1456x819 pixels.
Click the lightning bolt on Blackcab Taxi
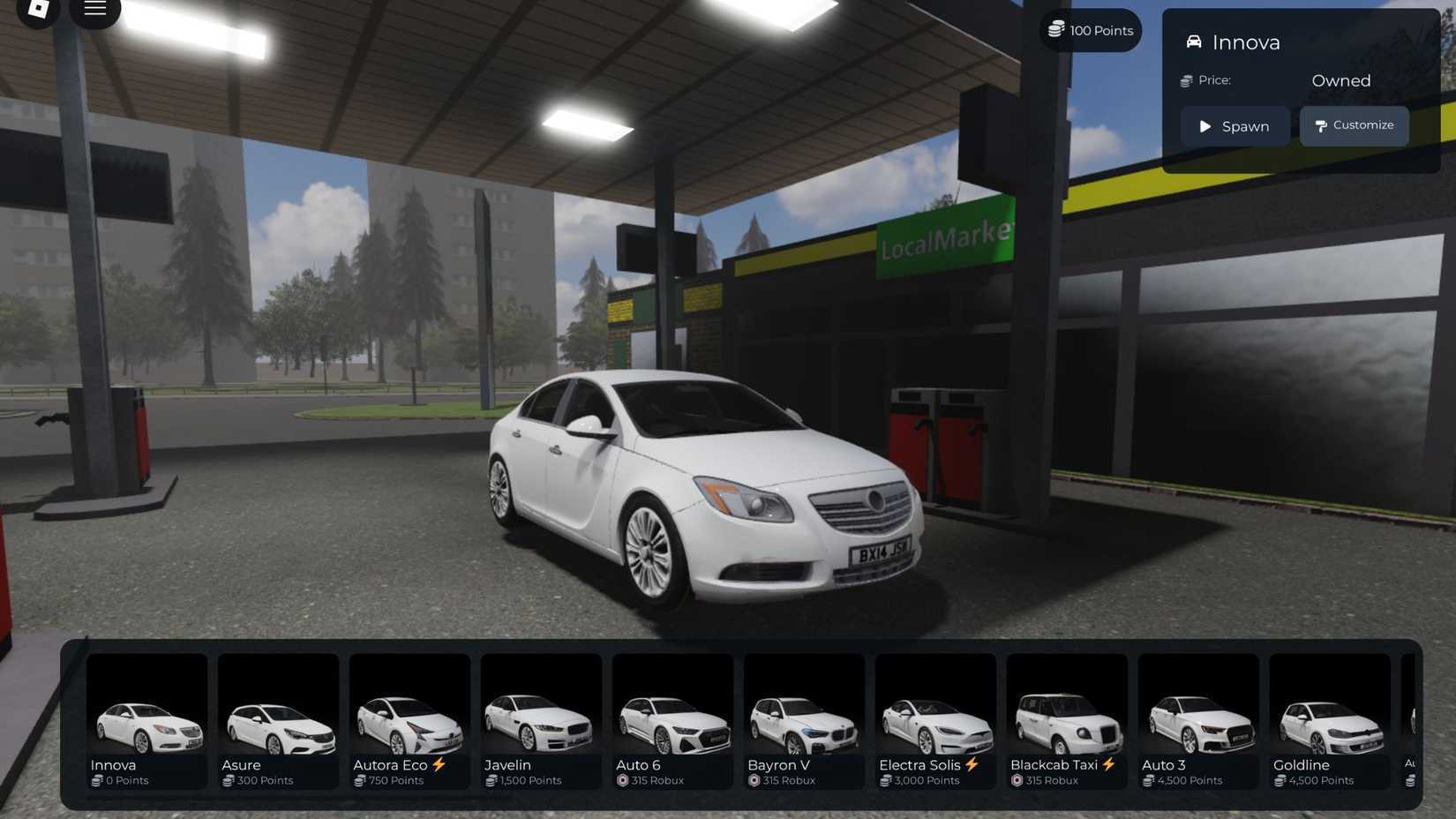pyautogui.click(x=1111, y=763)
